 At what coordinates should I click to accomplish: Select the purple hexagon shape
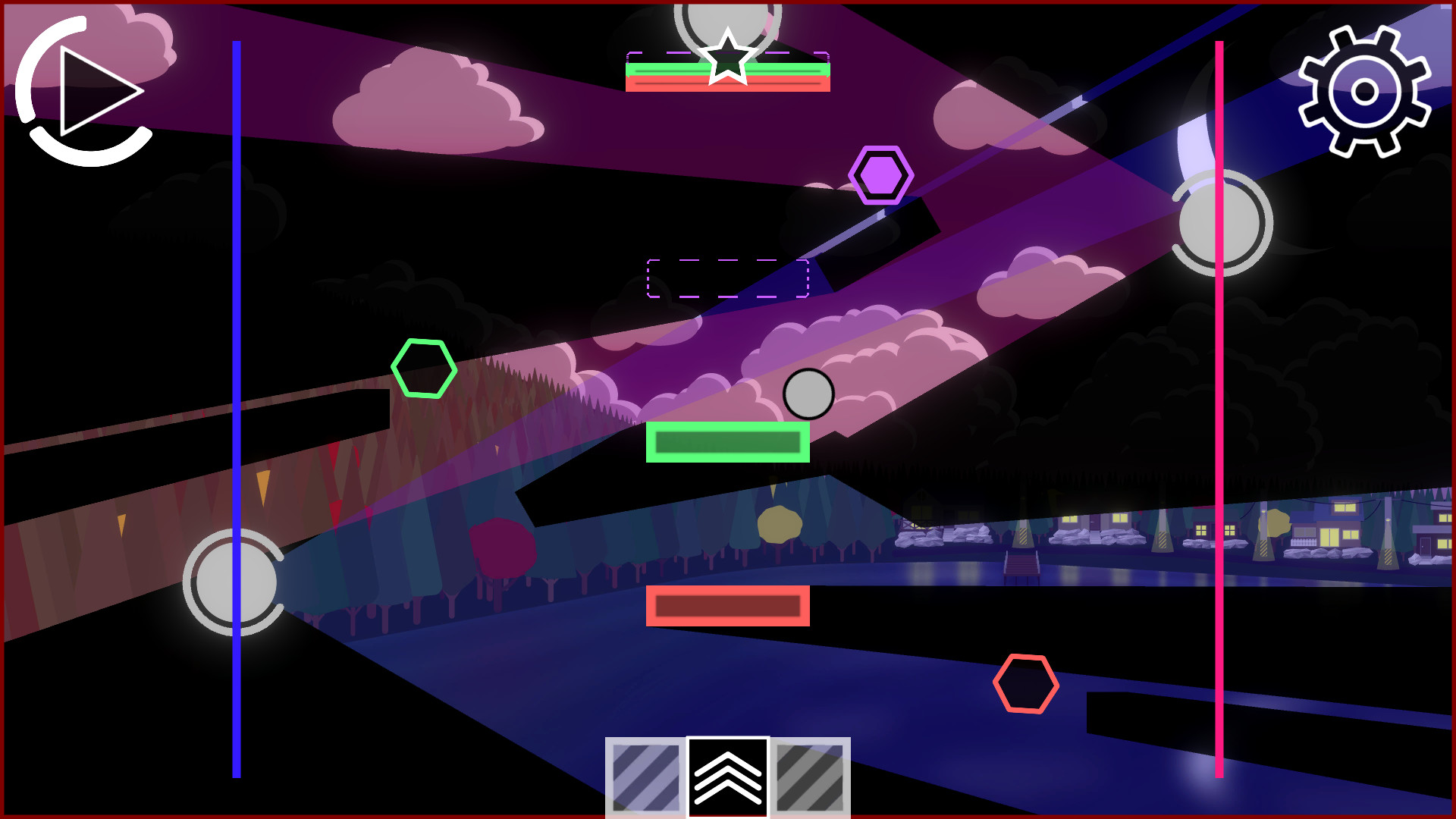point(880,176)
